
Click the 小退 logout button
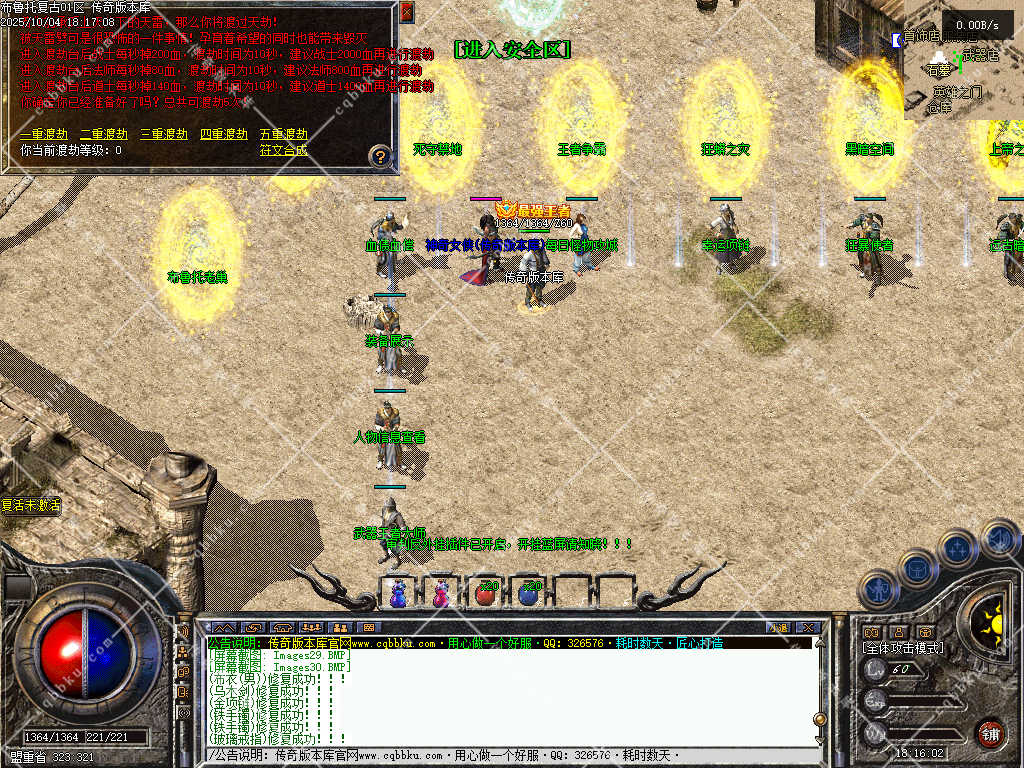(x=777, y=627)
